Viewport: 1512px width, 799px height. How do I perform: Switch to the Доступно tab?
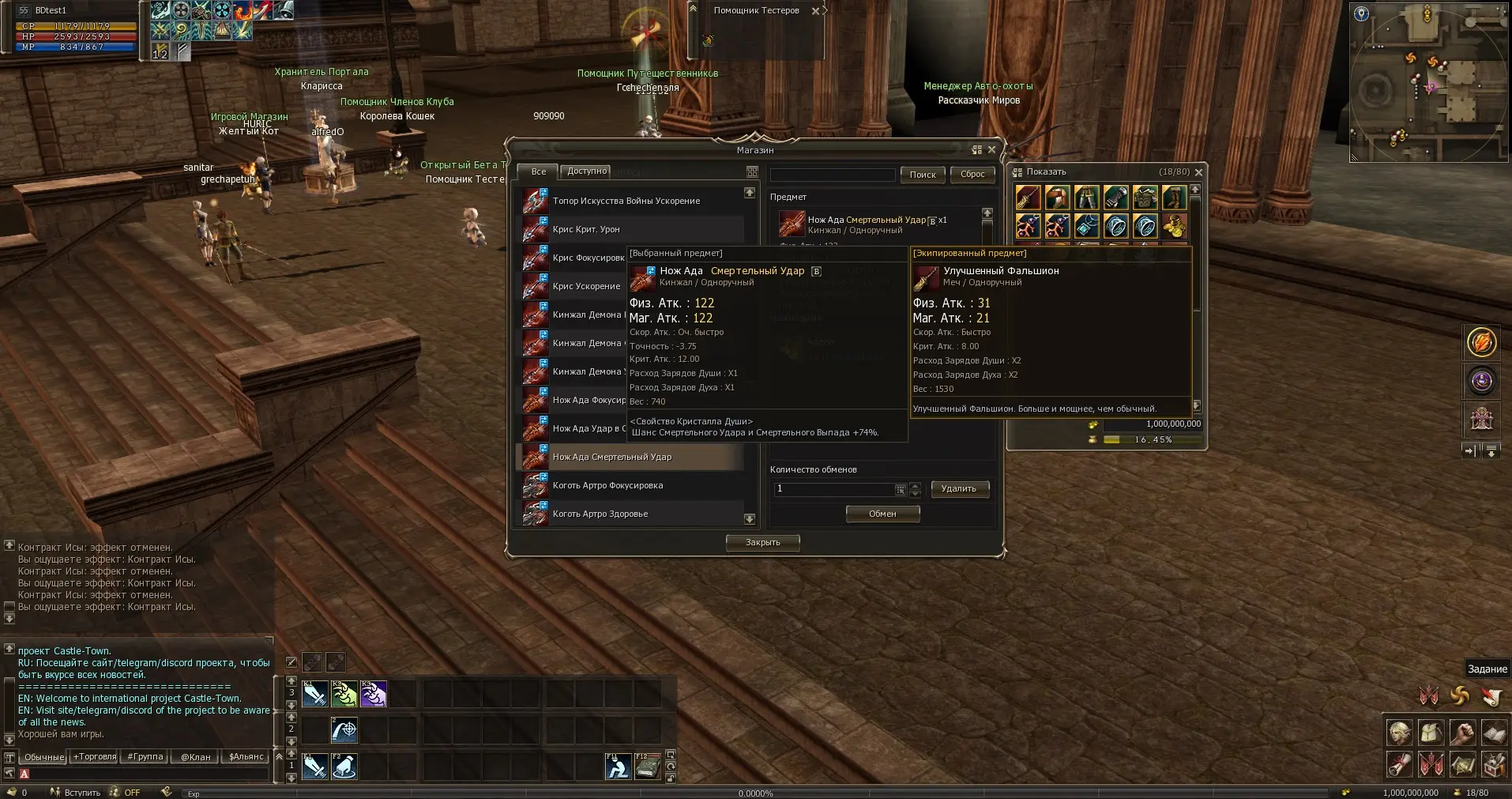point(586,171)
